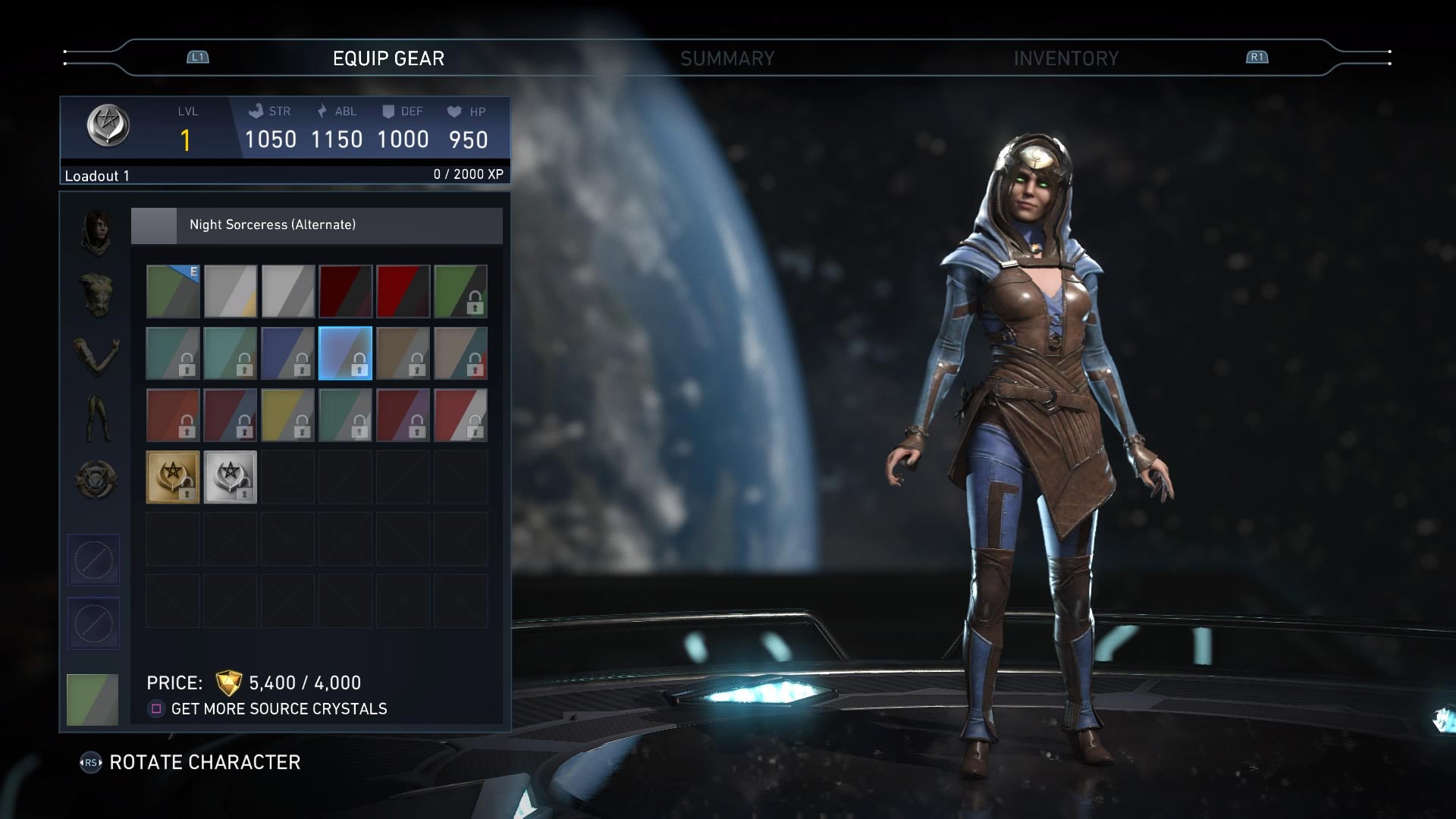Viewport: 1456px width, 819px height.
Task: Switch to the SUMMARY tab
Action: coord(727,57)
